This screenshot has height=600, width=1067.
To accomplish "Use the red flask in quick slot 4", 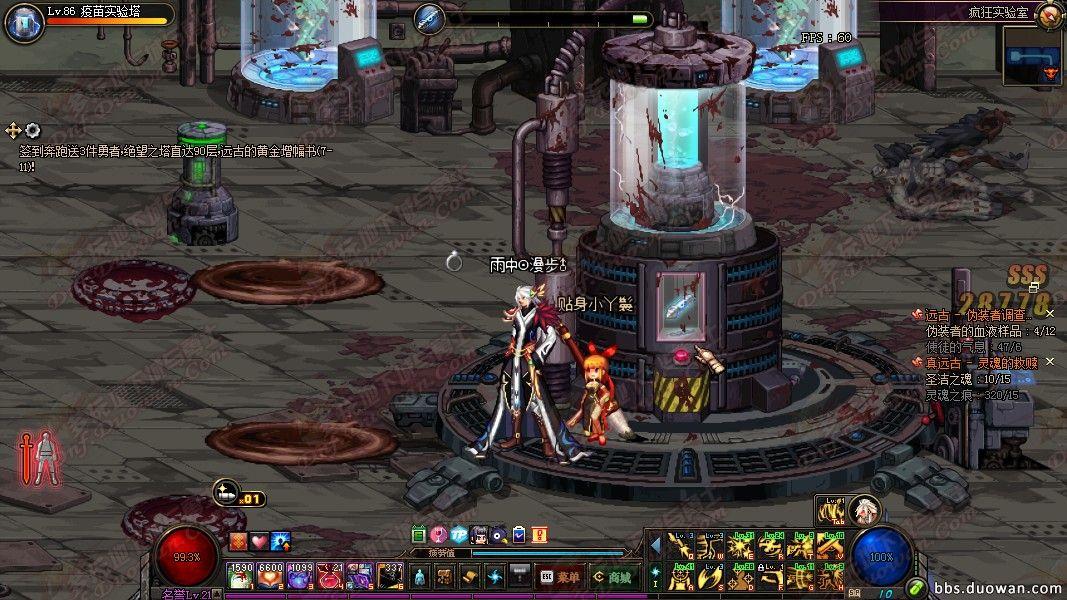I will click(331, 577).
